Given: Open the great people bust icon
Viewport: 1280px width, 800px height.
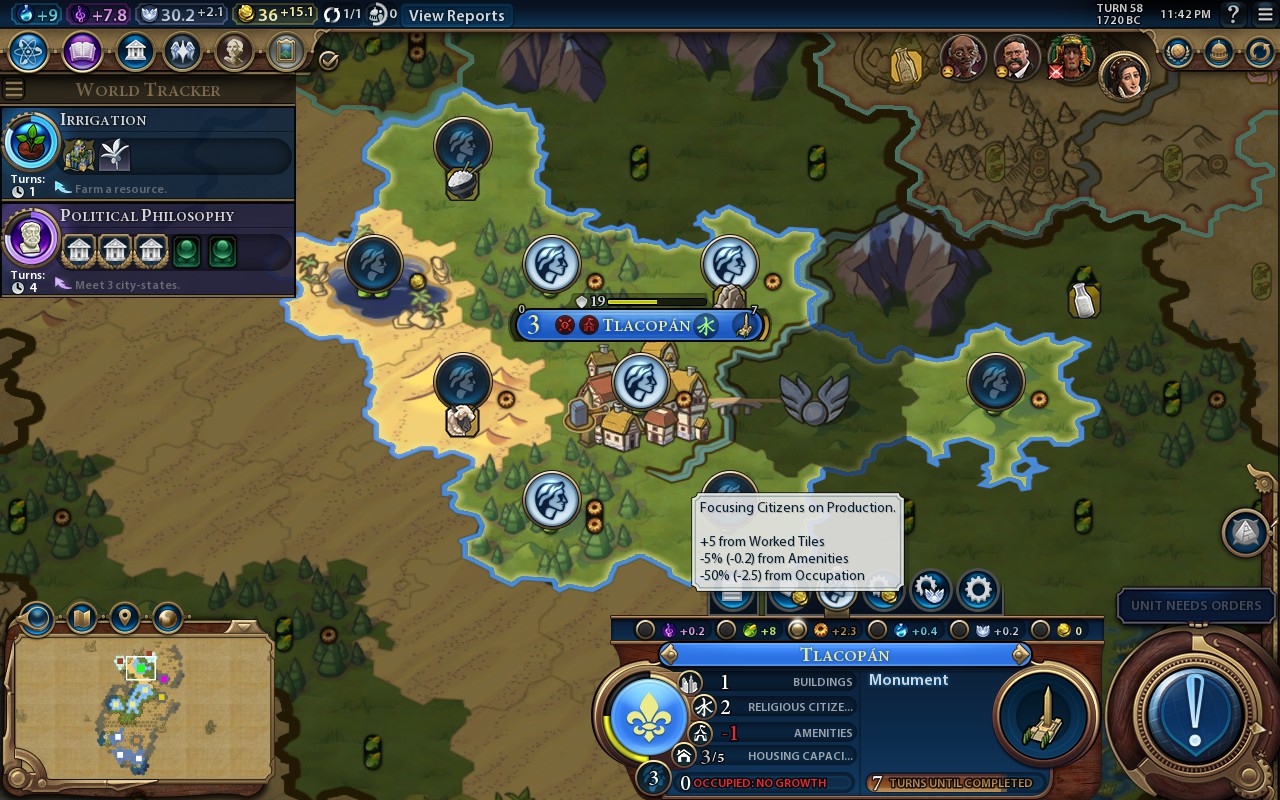Looking at the screenshot, I should pyautogui.click(x=234, y=51).
